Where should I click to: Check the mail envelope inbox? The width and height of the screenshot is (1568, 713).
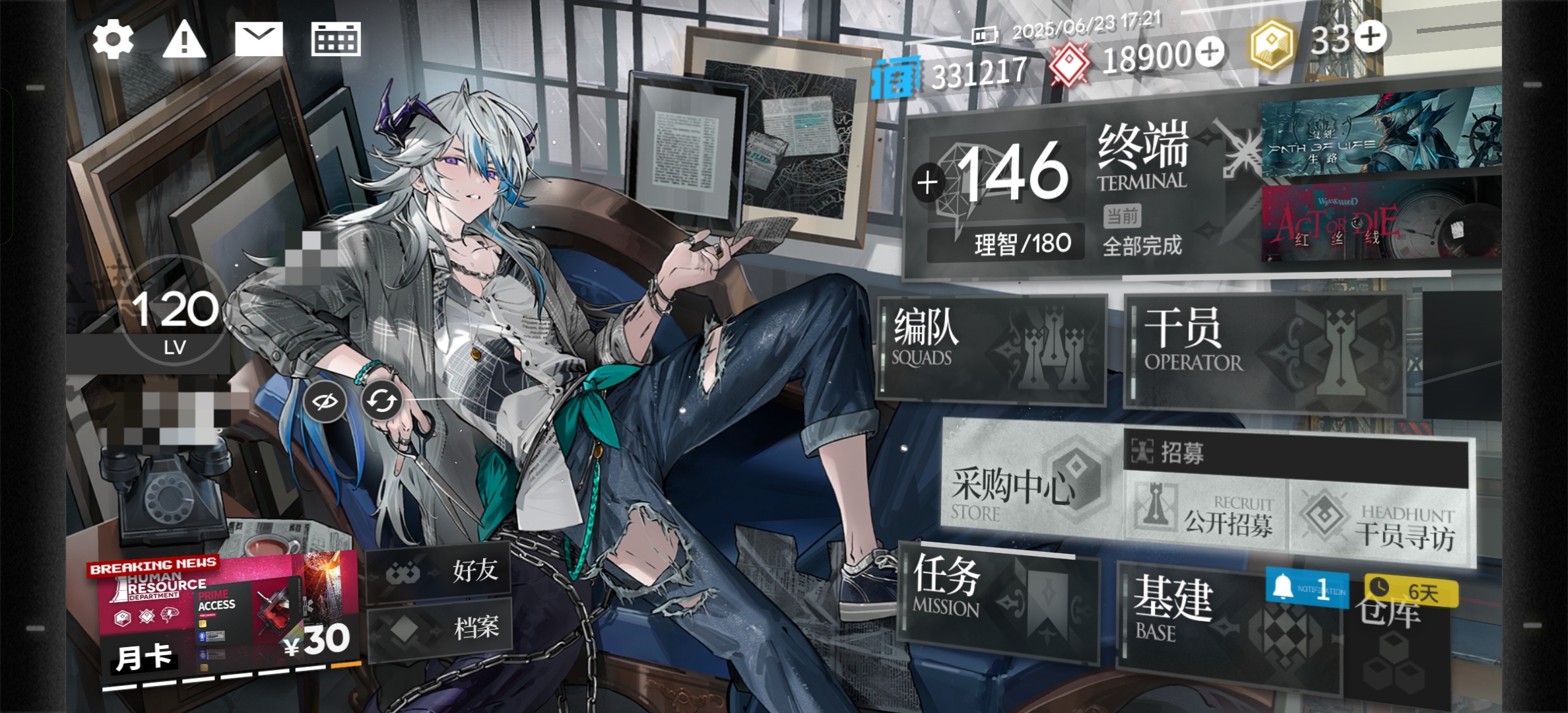coord(259,39)
